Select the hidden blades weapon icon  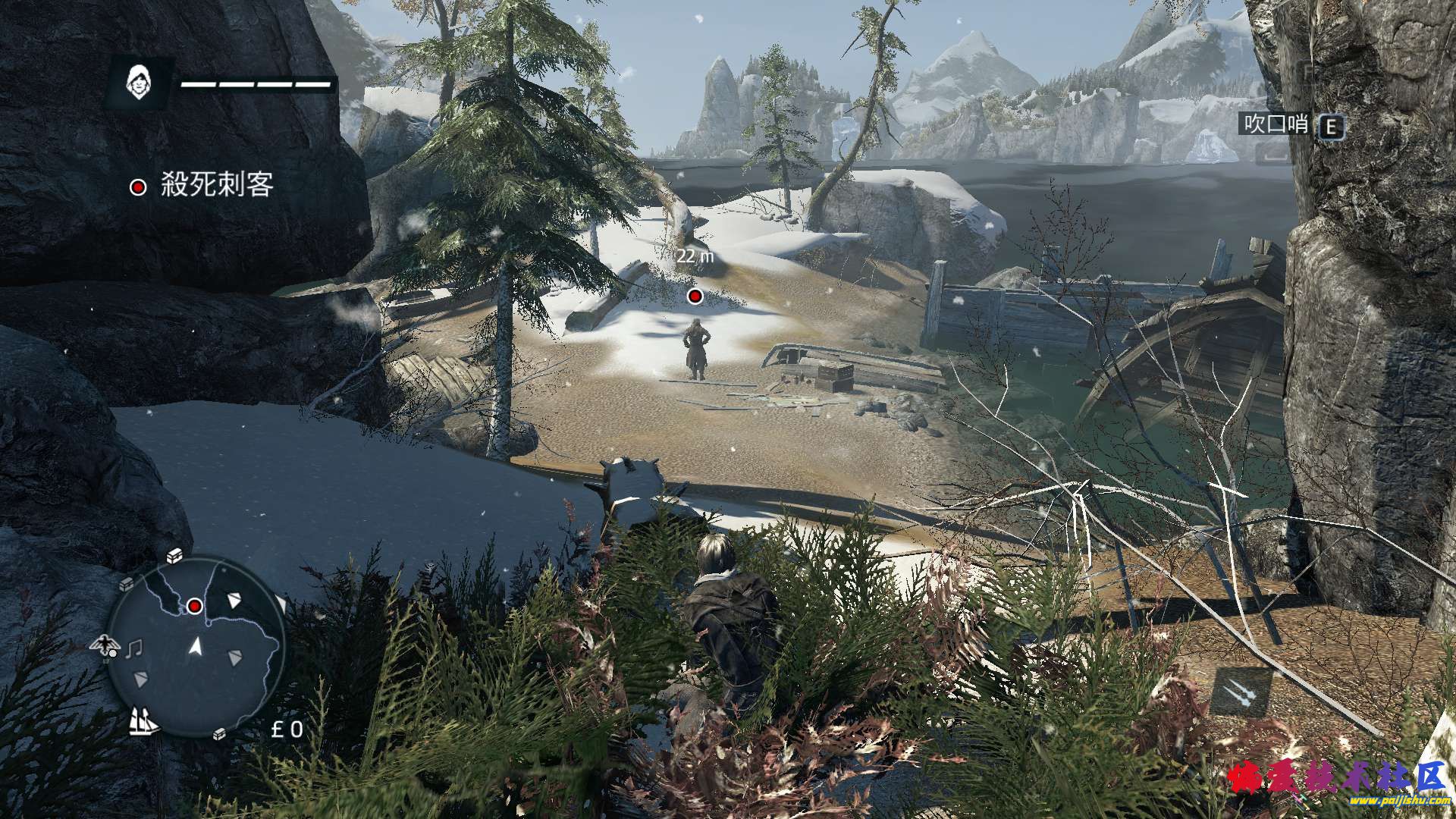[1241, 692]
